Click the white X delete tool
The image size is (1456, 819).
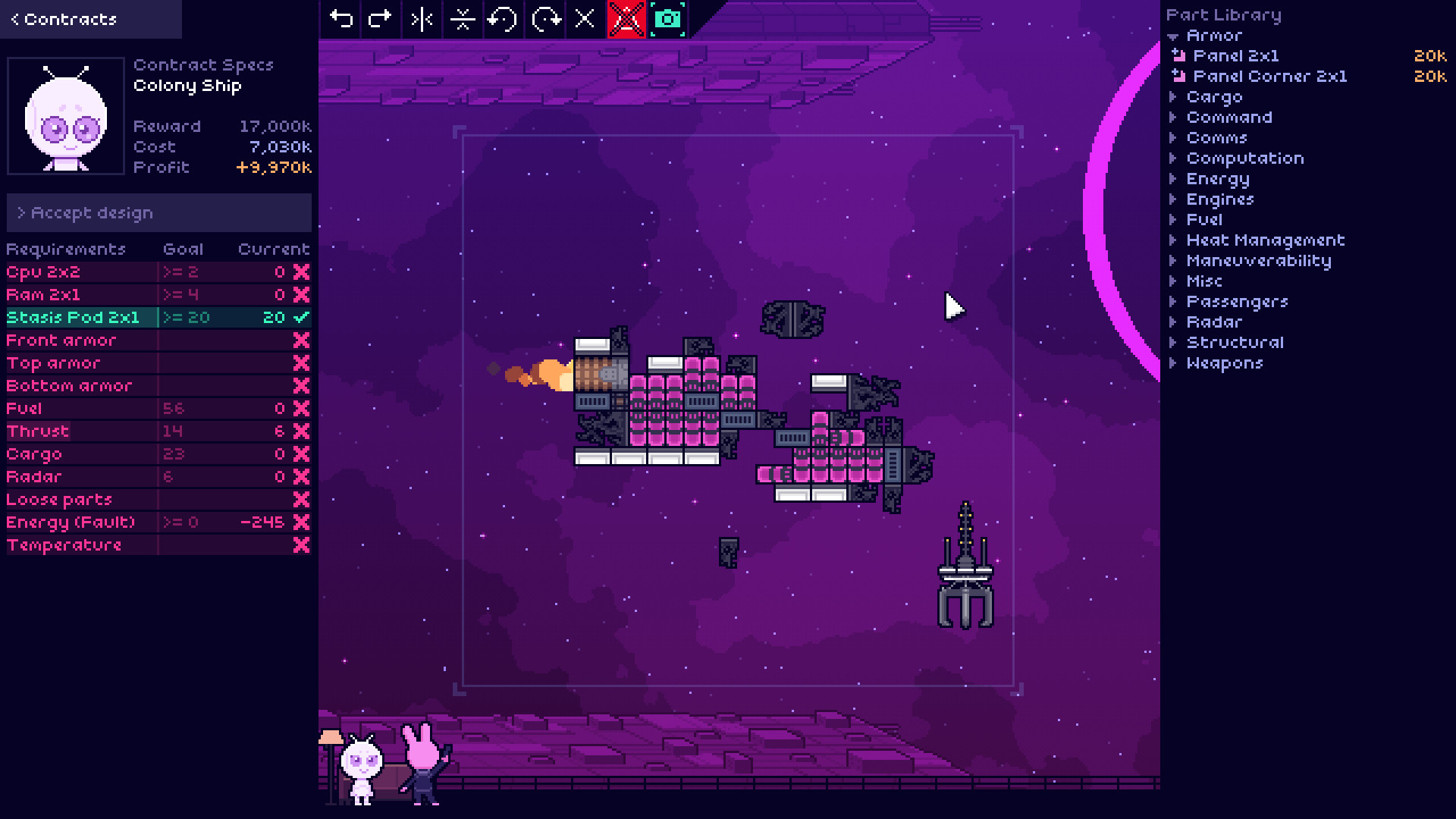point(585,19)
